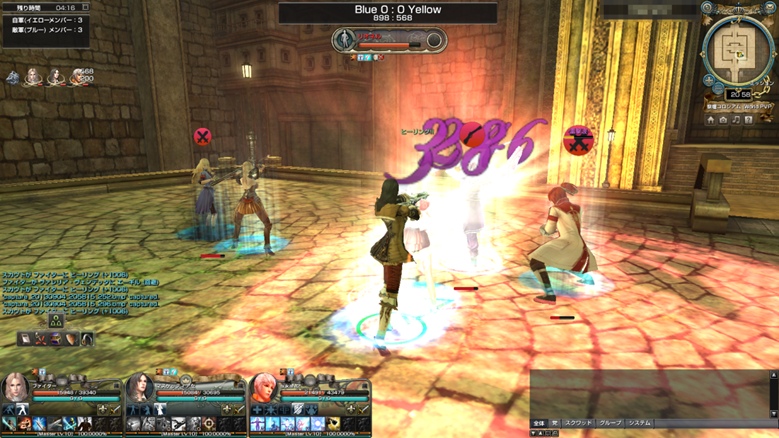Click the helmet icon in the small action bar
The image size is (779, 438).
click(x=87, y=340)
